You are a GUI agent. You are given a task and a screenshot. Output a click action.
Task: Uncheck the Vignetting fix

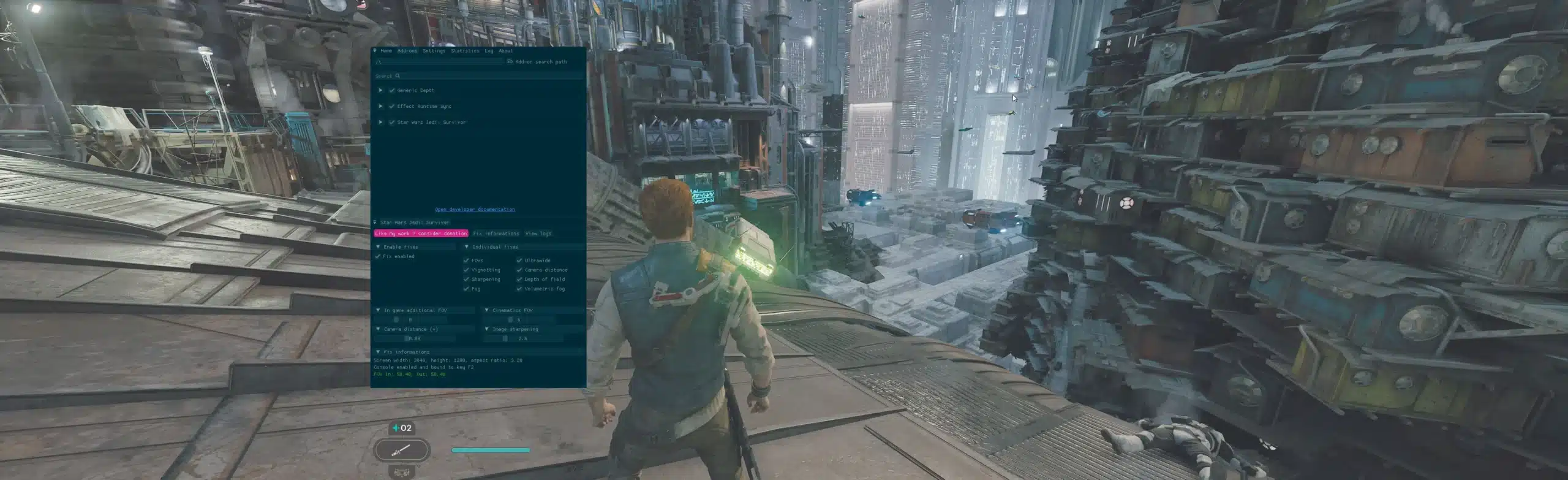[x=467, y=270]
